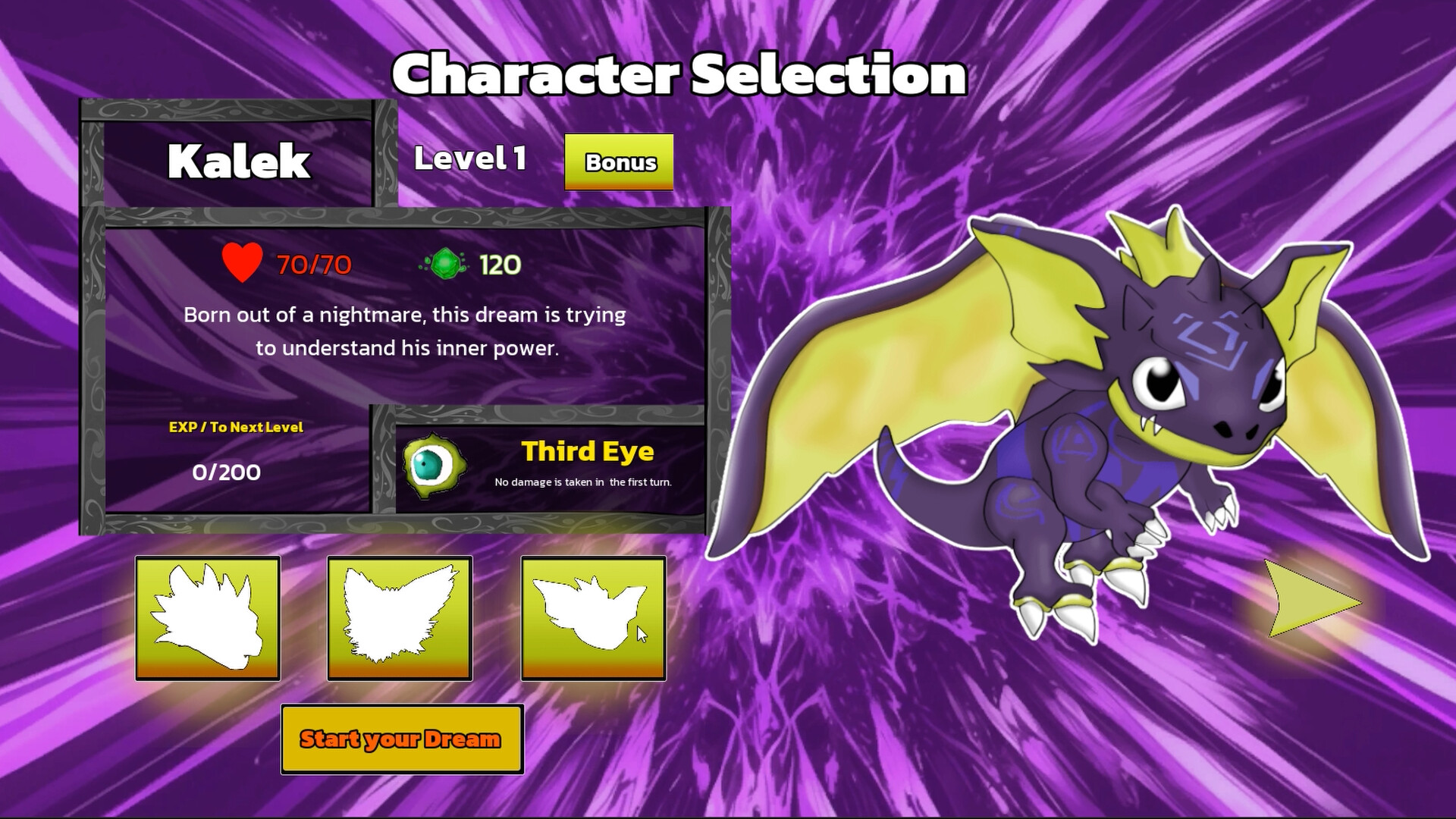The height and width of the screenshot is (819, 1456).
Task: Open the Character Selection title
Action: coord(680,74)
